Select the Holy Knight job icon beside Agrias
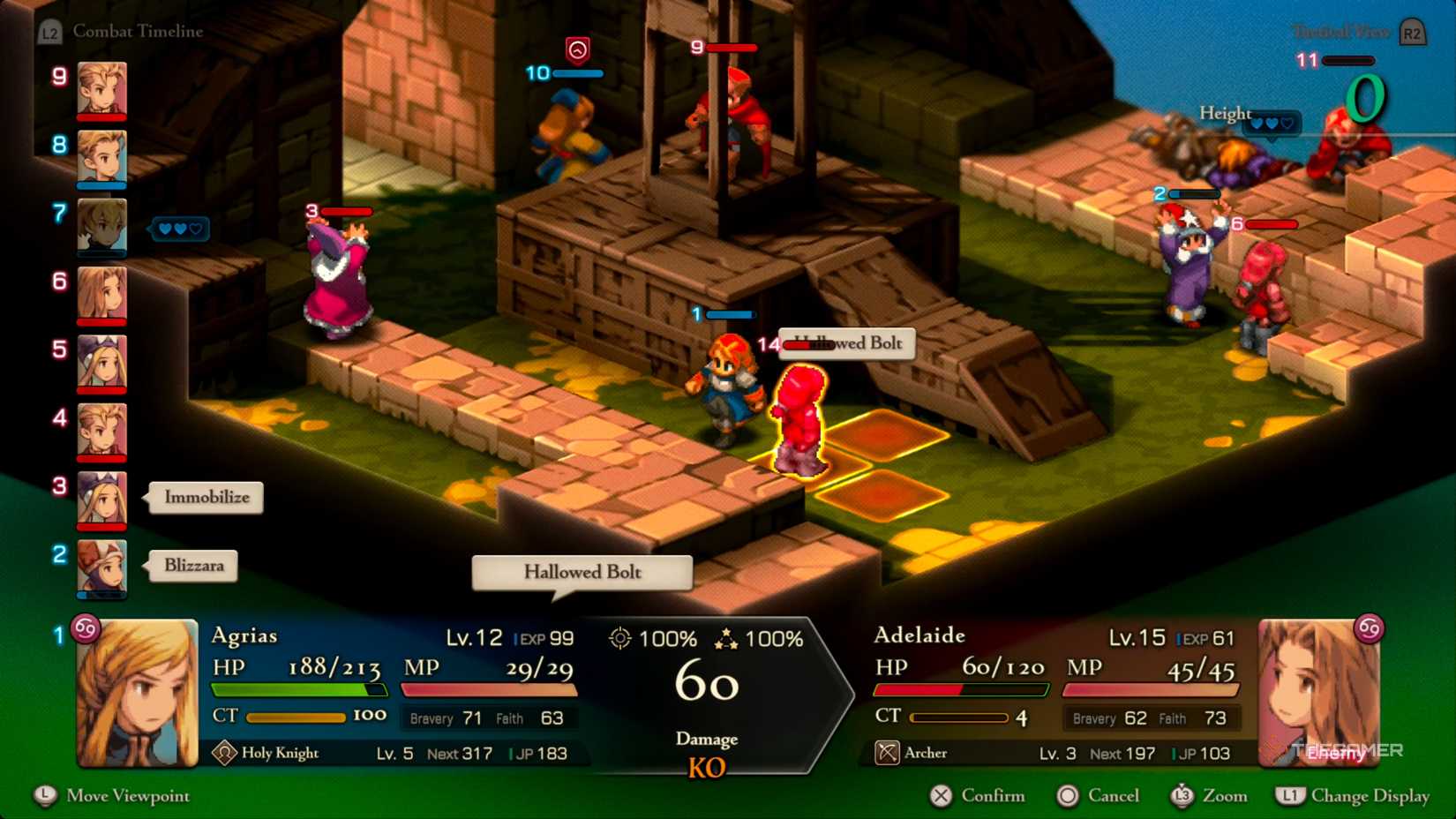The image size is (1456, 819). 226,753
